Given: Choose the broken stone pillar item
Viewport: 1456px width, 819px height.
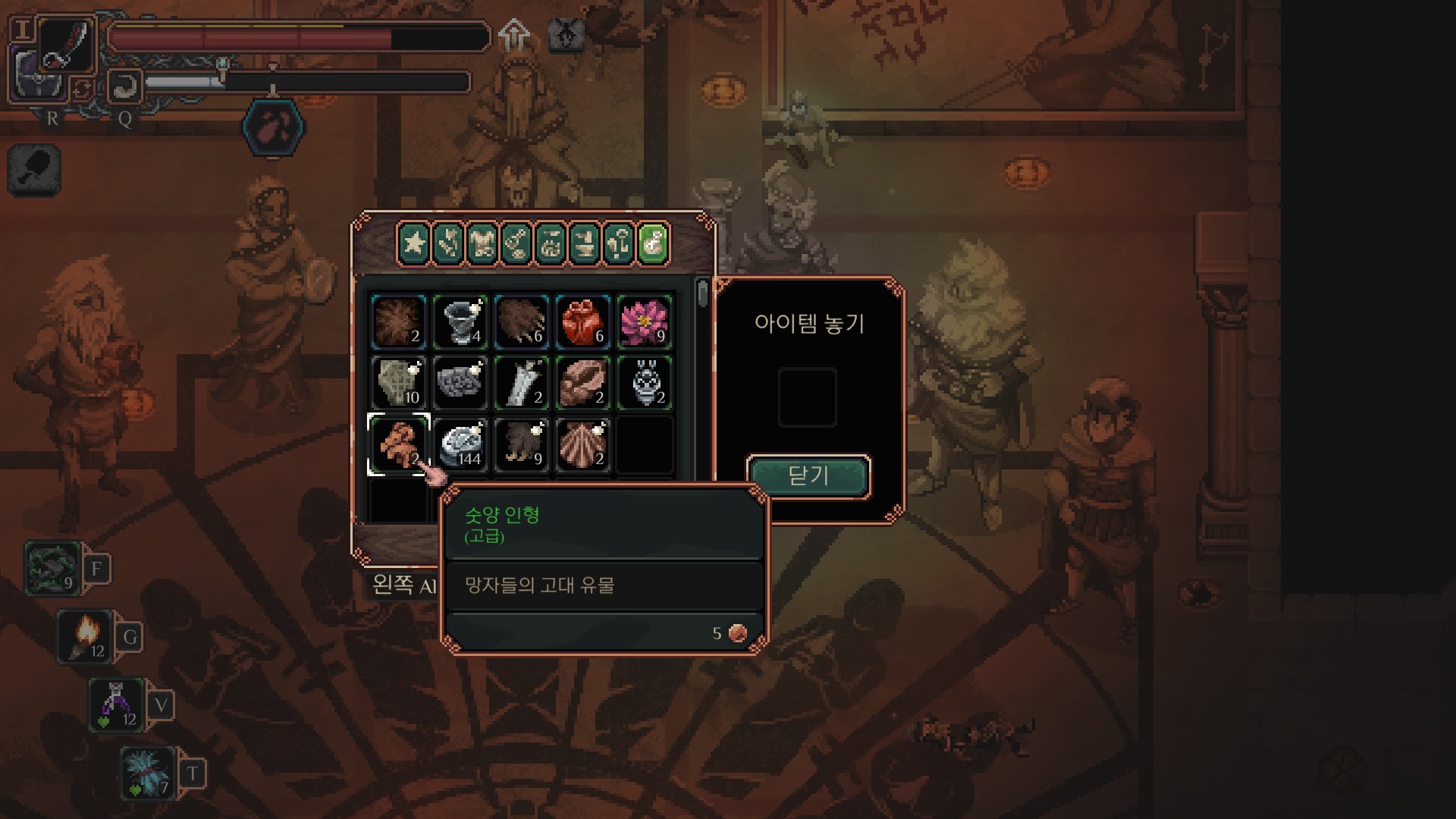Looking at the screenshot, I should 522,383.
